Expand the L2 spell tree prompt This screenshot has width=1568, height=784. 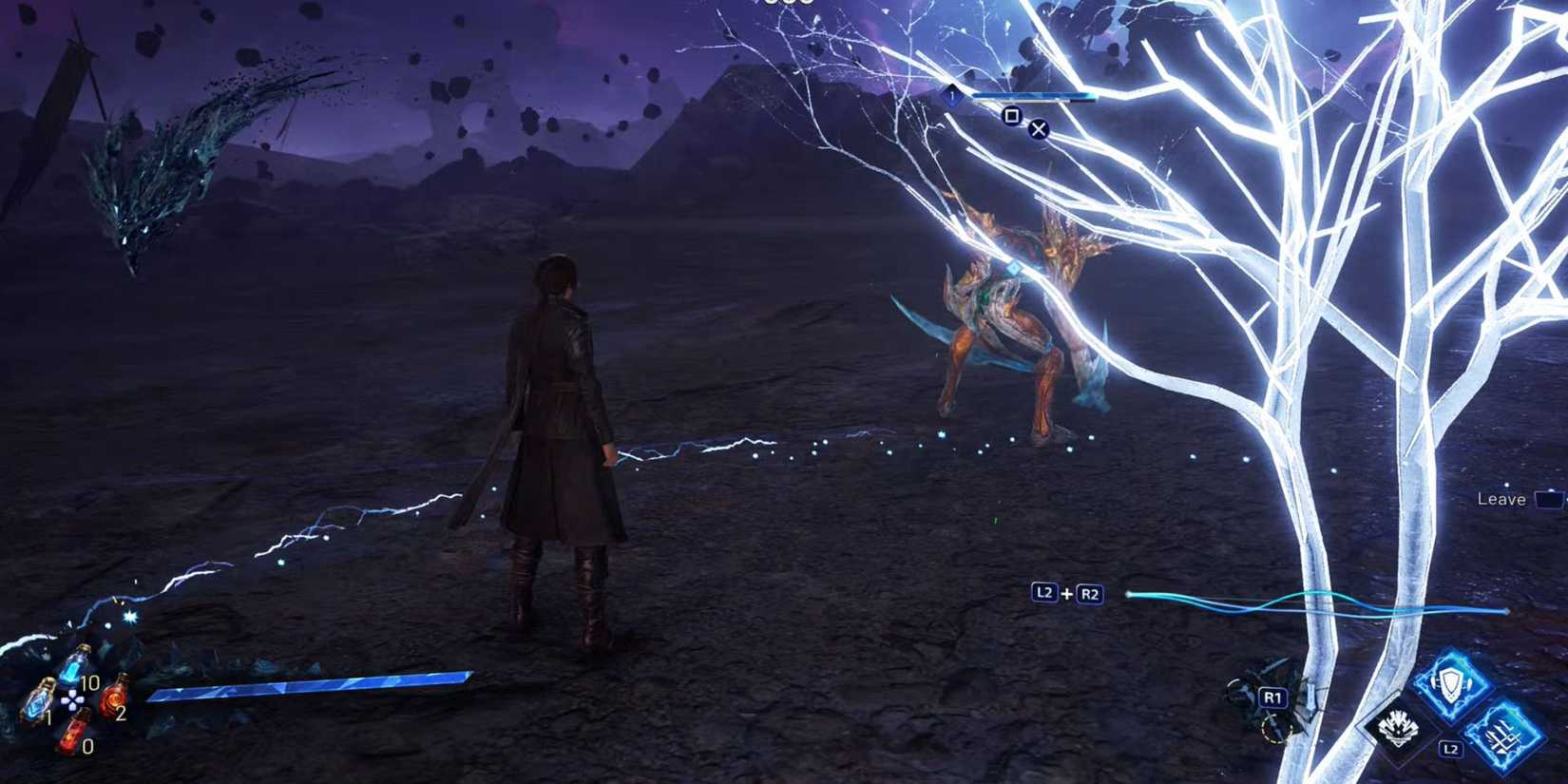(1449, 748)
